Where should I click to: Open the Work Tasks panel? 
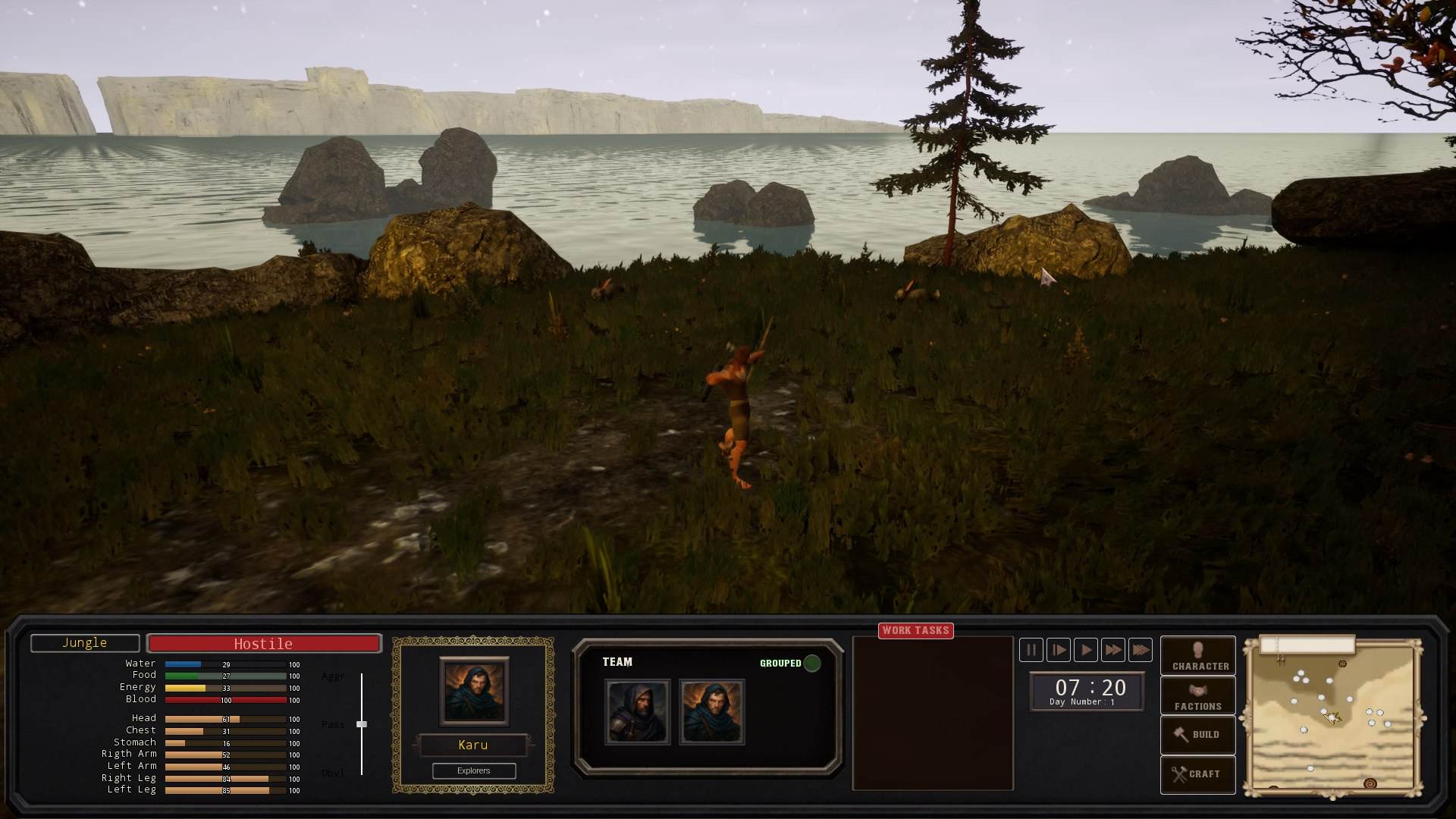point(915,630)
